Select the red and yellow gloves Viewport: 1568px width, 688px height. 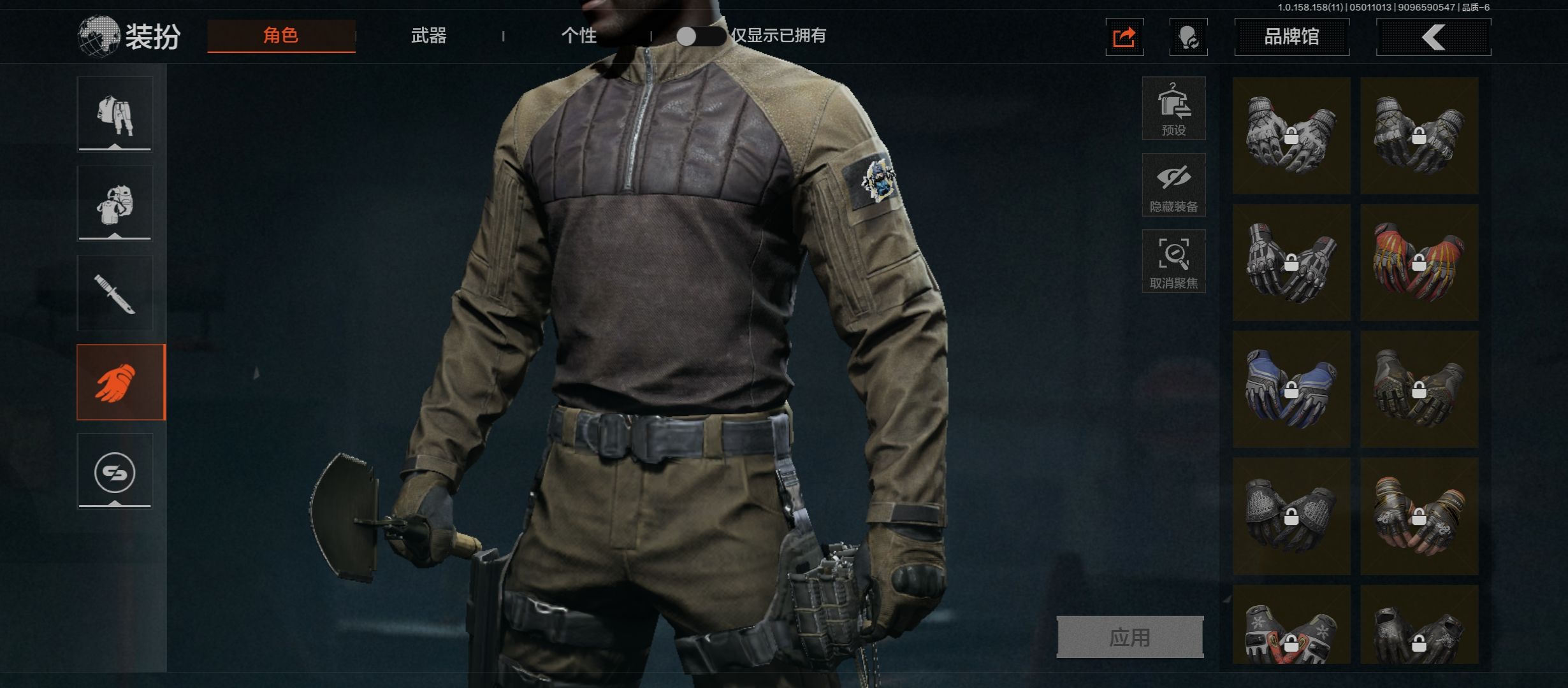(x=1419, y=262)
